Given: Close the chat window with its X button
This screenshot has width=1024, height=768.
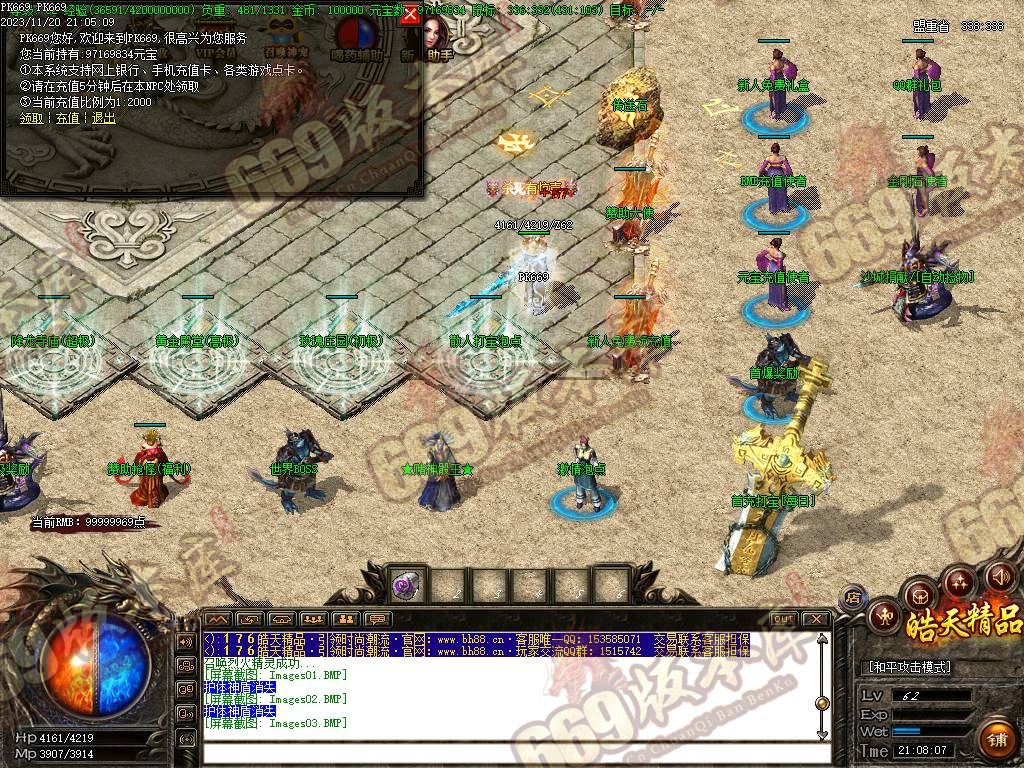Looking at the screenshot, I should [815, 619].
